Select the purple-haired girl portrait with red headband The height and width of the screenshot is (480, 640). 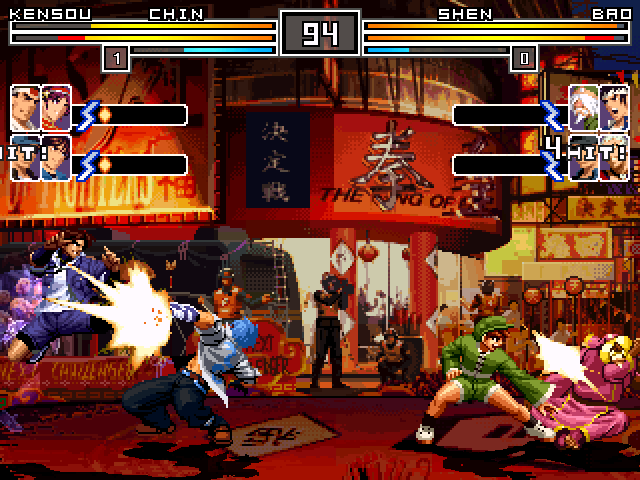point(56,104)
